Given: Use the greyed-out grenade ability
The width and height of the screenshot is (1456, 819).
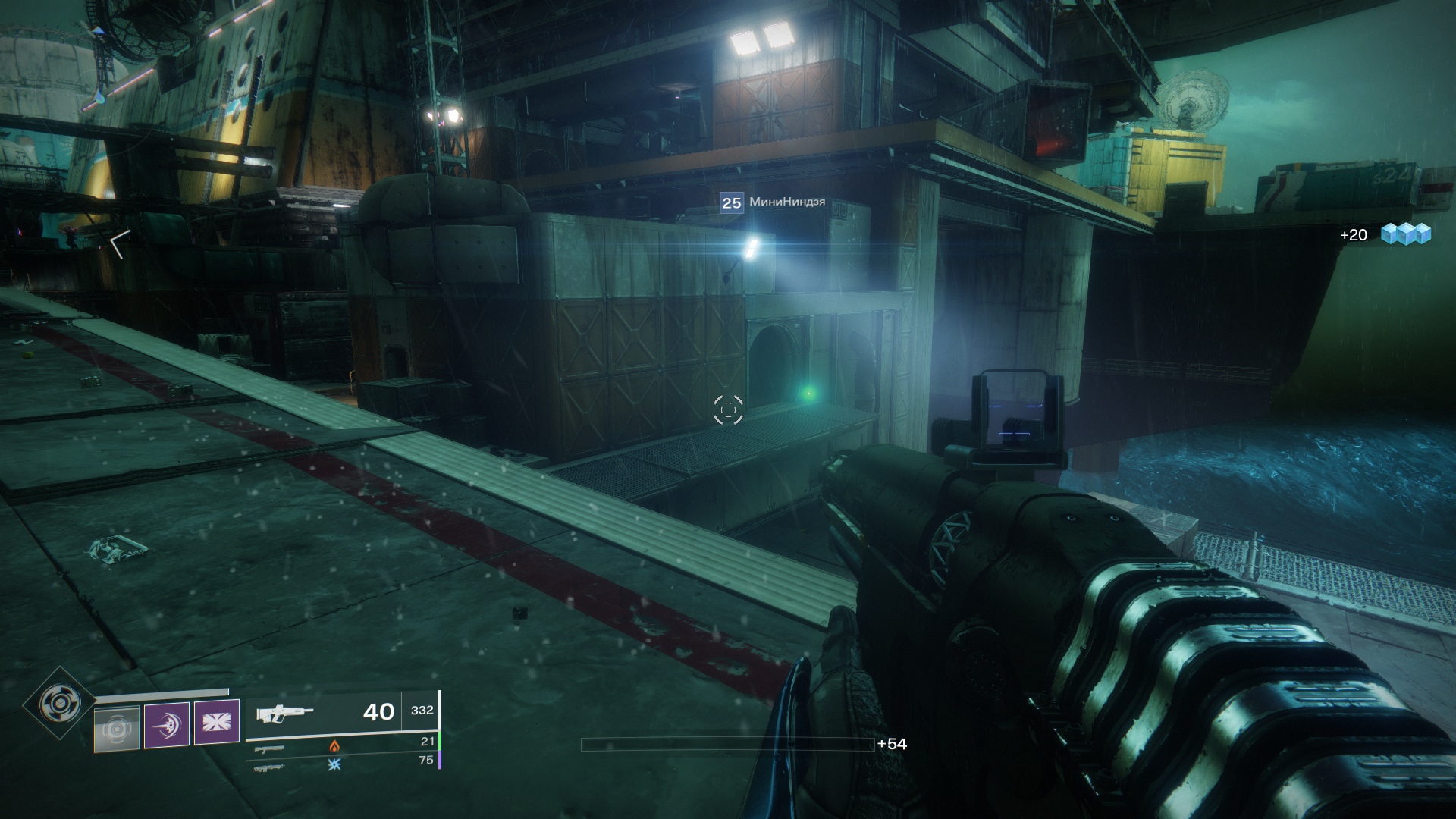Looking at the screenshot, I should coord(117,729).
